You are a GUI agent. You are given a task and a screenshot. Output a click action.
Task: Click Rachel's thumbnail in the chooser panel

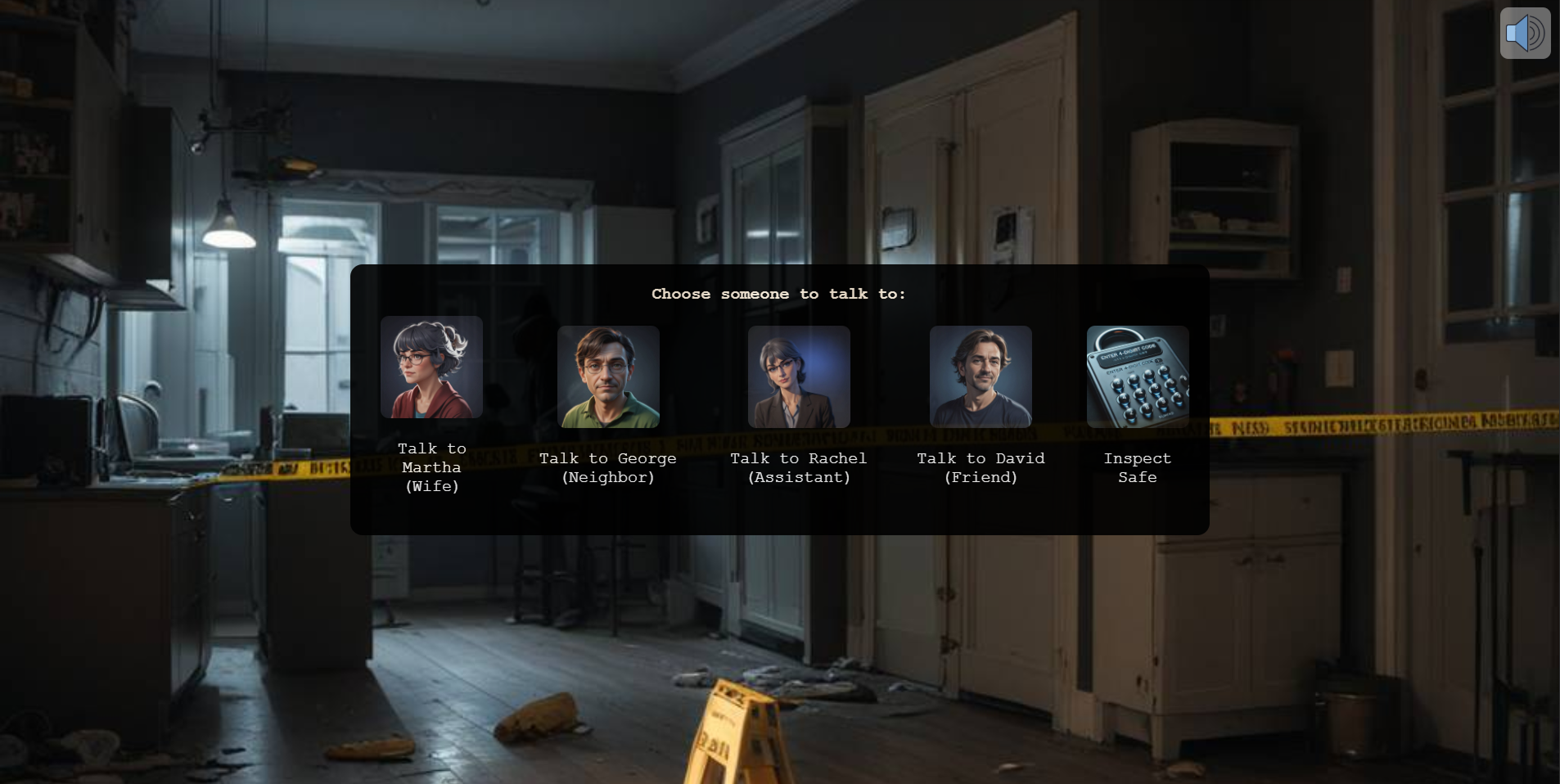pos(798,377)
